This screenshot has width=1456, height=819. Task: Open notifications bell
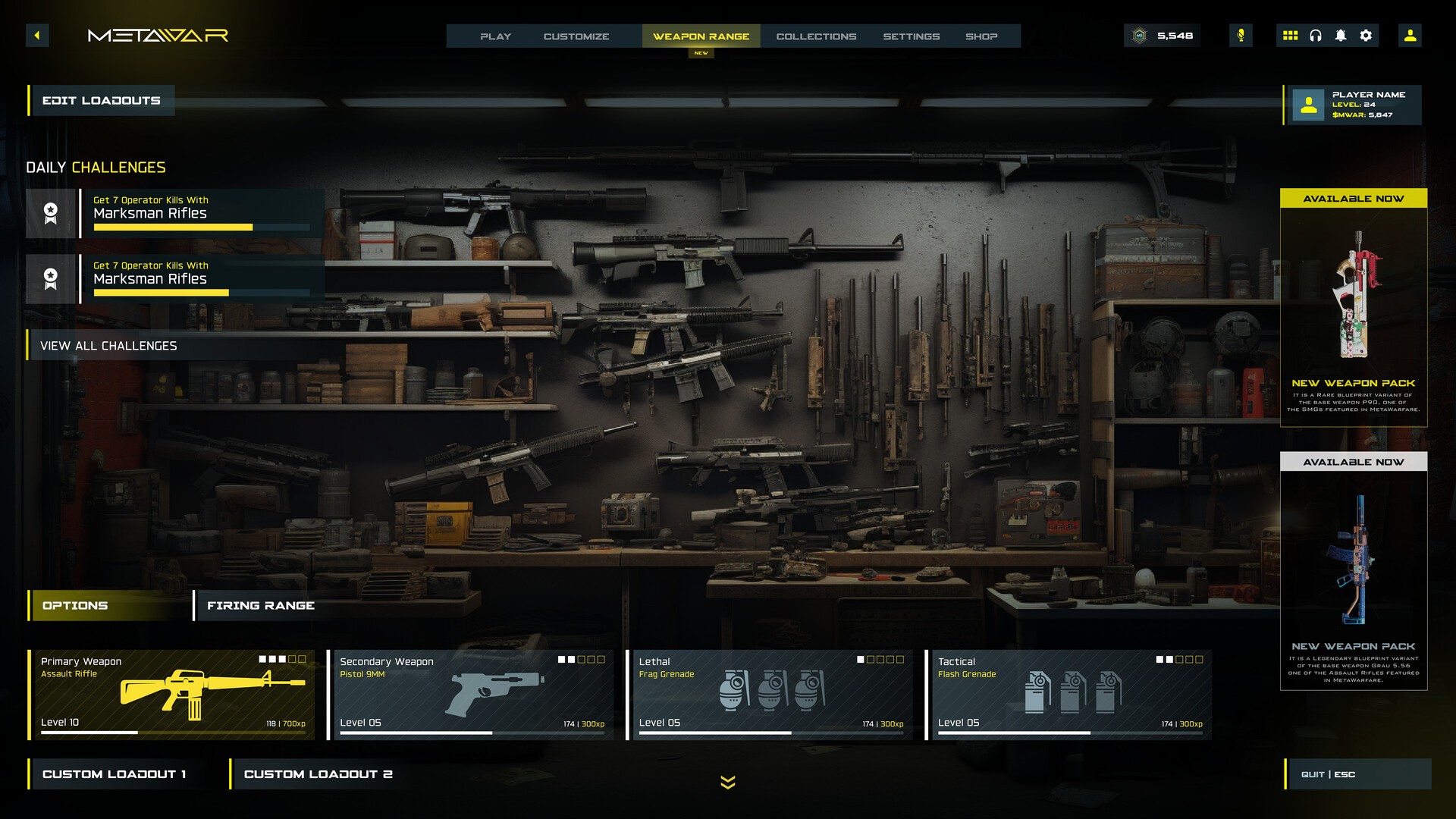pos(1341,36)
